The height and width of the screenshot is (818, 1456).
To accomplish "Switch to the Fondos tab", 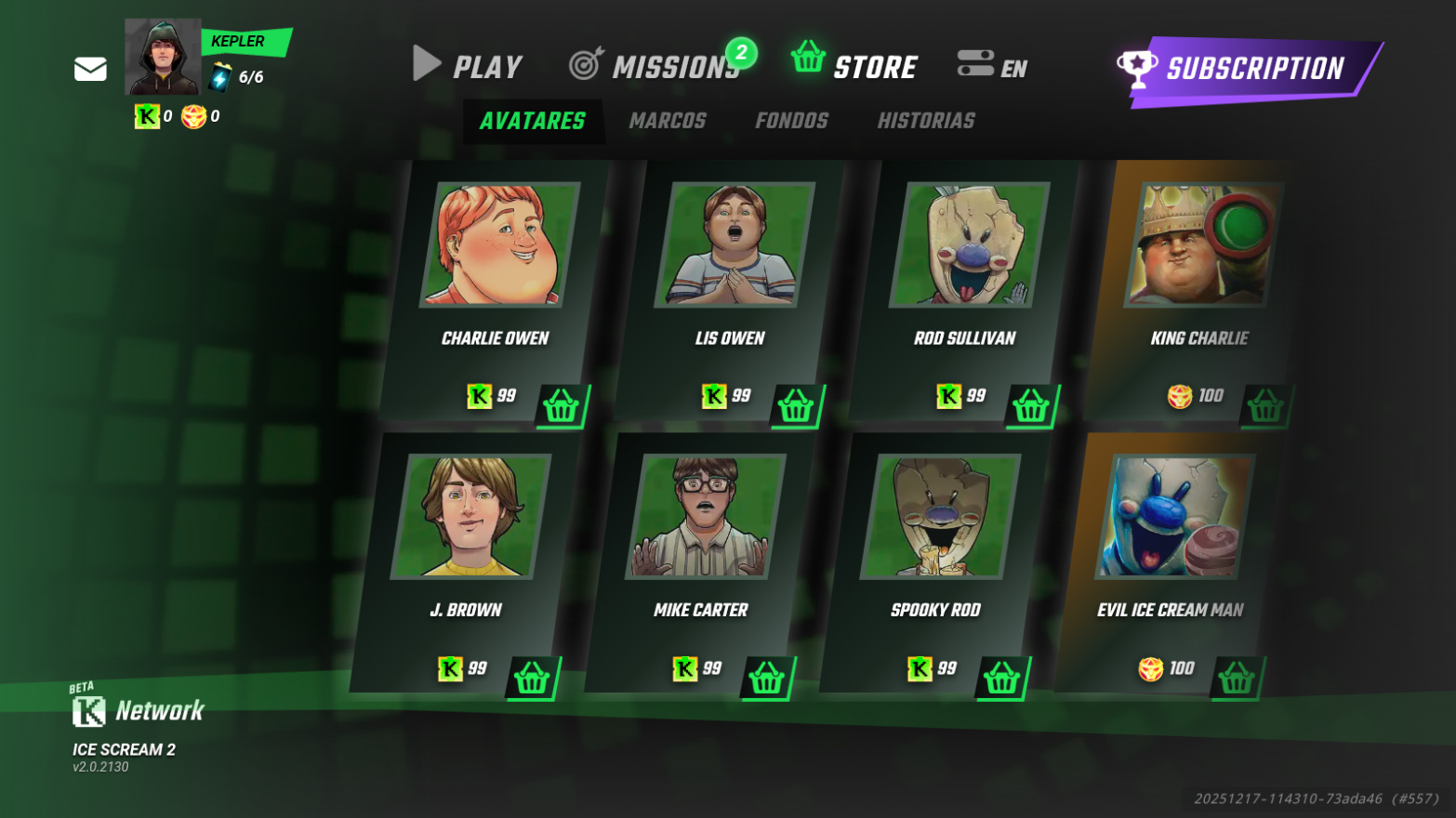I will [791, 121].
